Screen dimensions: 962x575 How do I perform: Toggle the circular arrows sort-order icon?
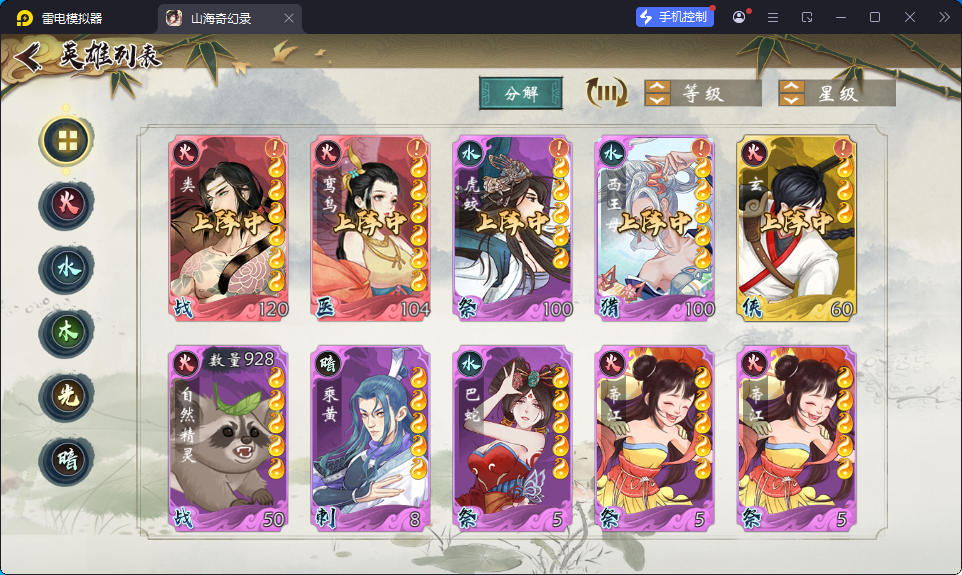pyautogui.click(x=606, y=93)
